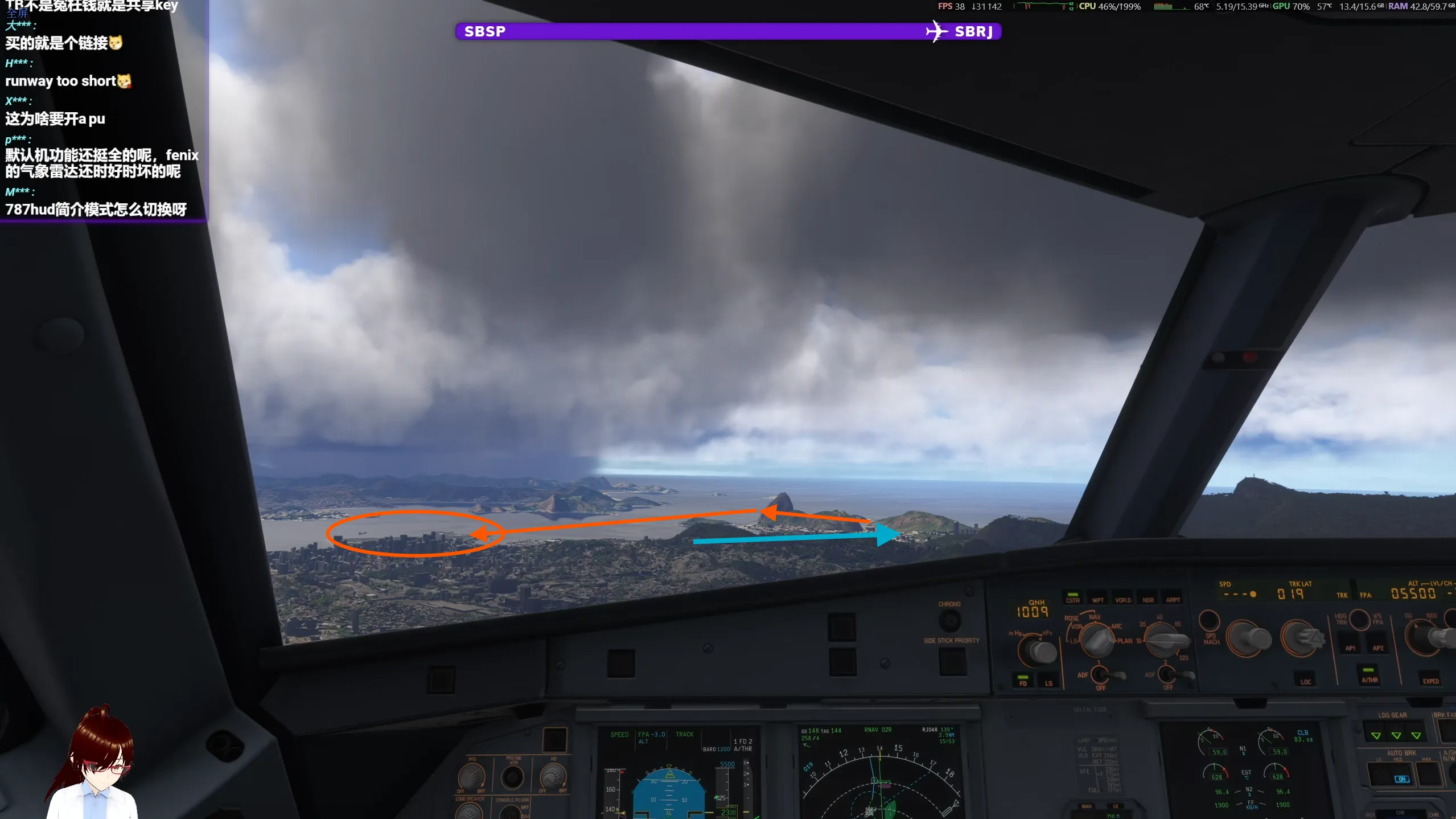Click the EXPED button
Screen dimensions: 1456x819
point(1430,679)
